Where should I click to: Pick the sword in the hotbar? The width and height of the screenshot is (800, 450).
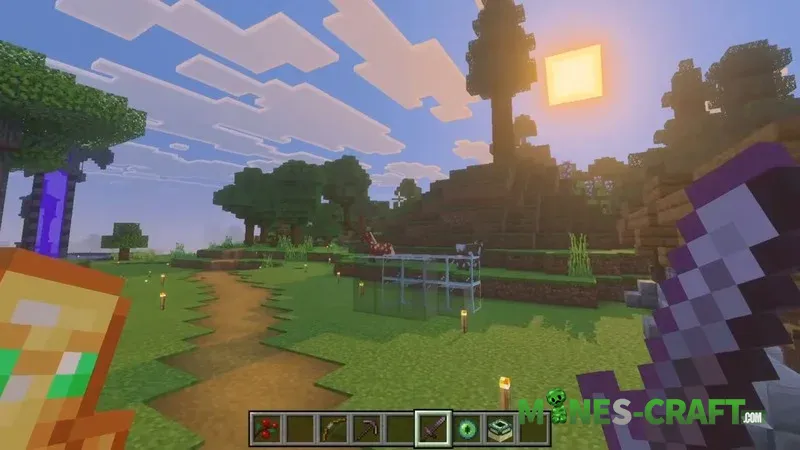[x=434, y=430]
